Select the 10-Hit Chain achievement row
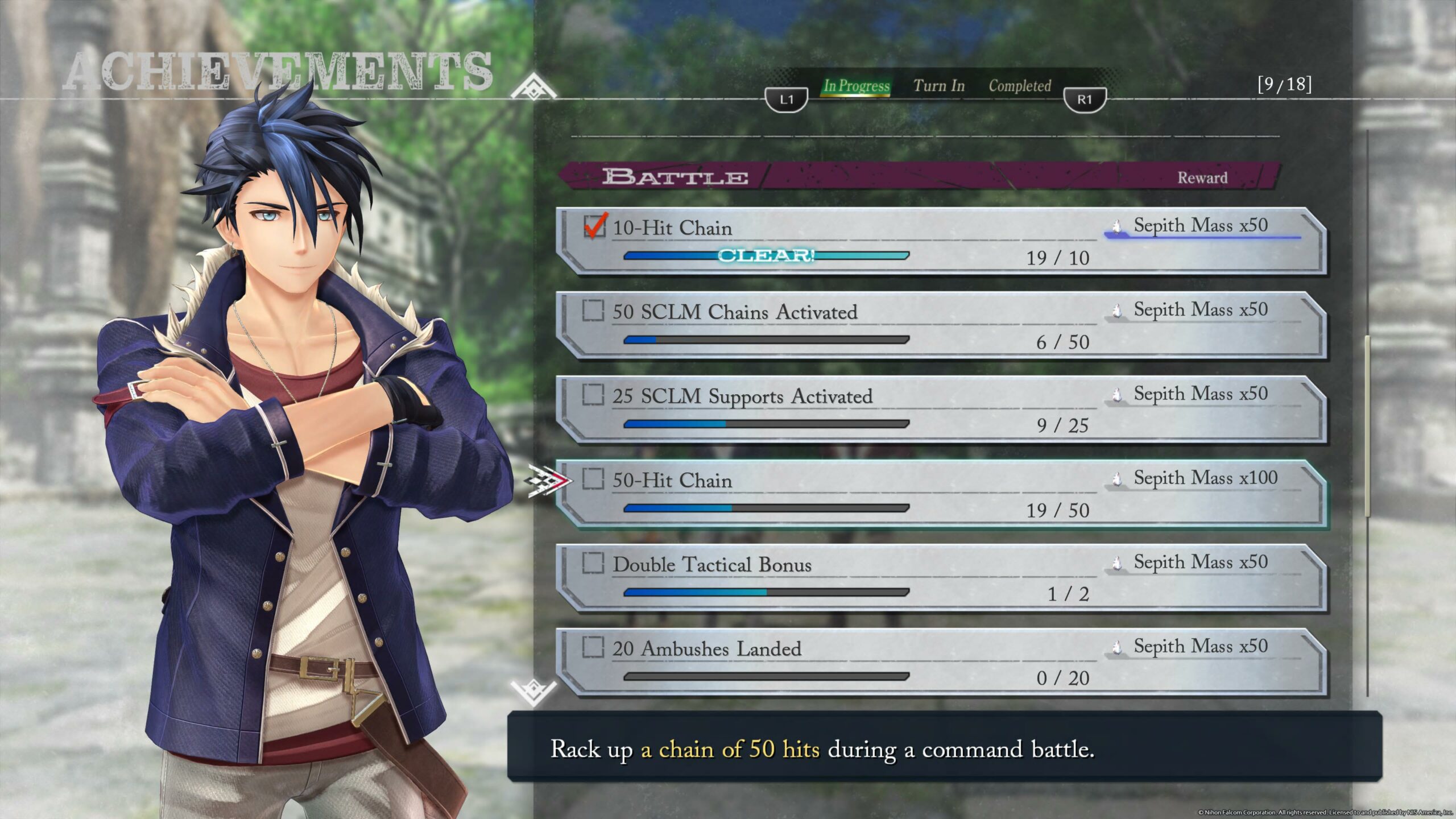 coord(941,241)
